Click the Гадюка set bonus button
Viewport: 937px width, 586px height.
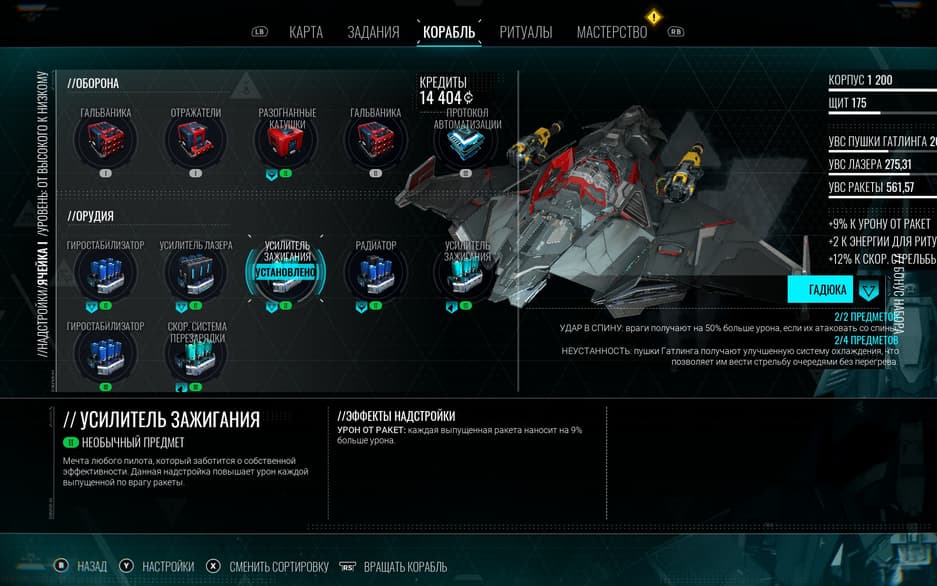click(x=820, y=290)
